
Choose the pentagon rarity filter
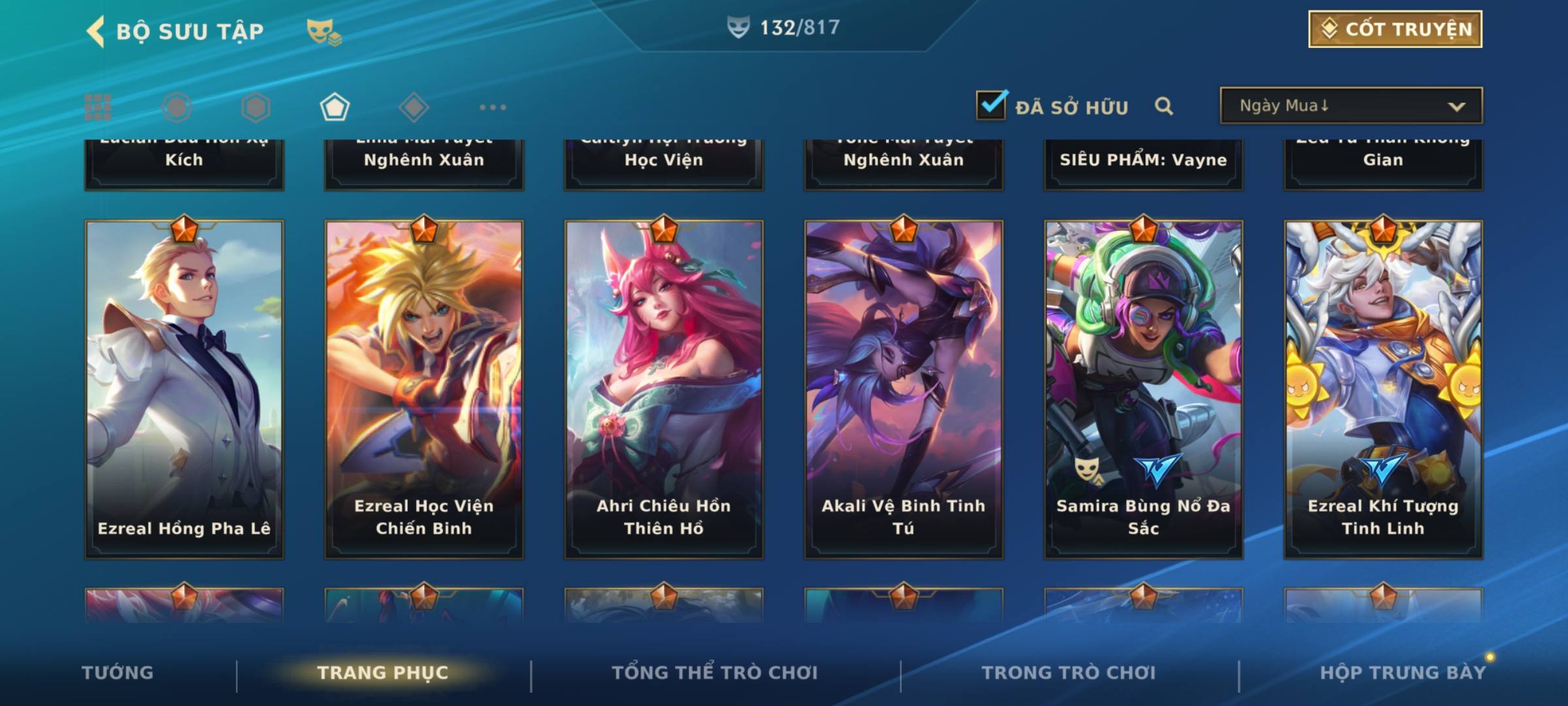pyautogui.click(x=335, y=107)
